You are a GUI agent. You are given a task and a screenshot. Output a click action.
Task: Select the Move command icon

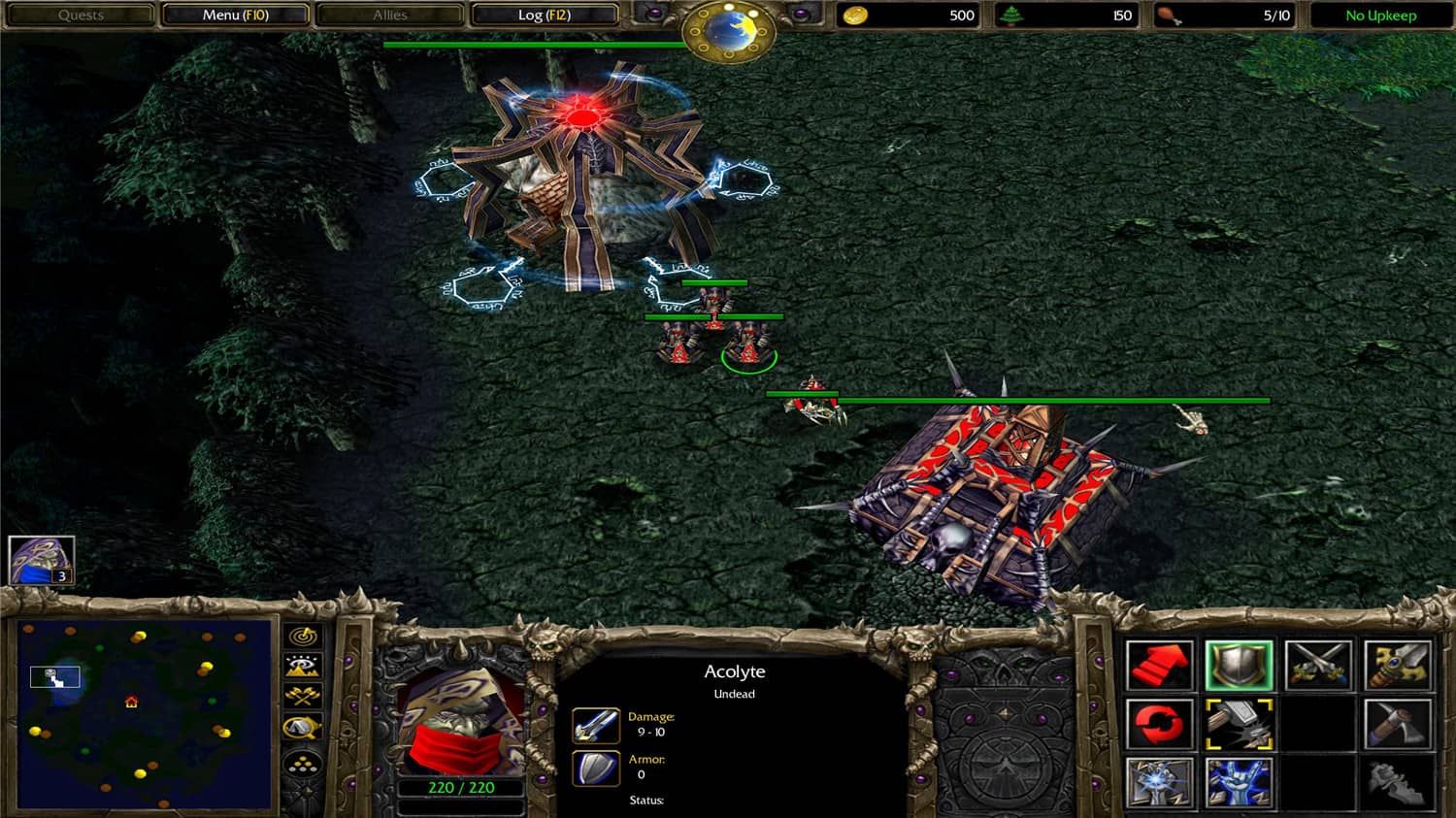[1162, 666]
